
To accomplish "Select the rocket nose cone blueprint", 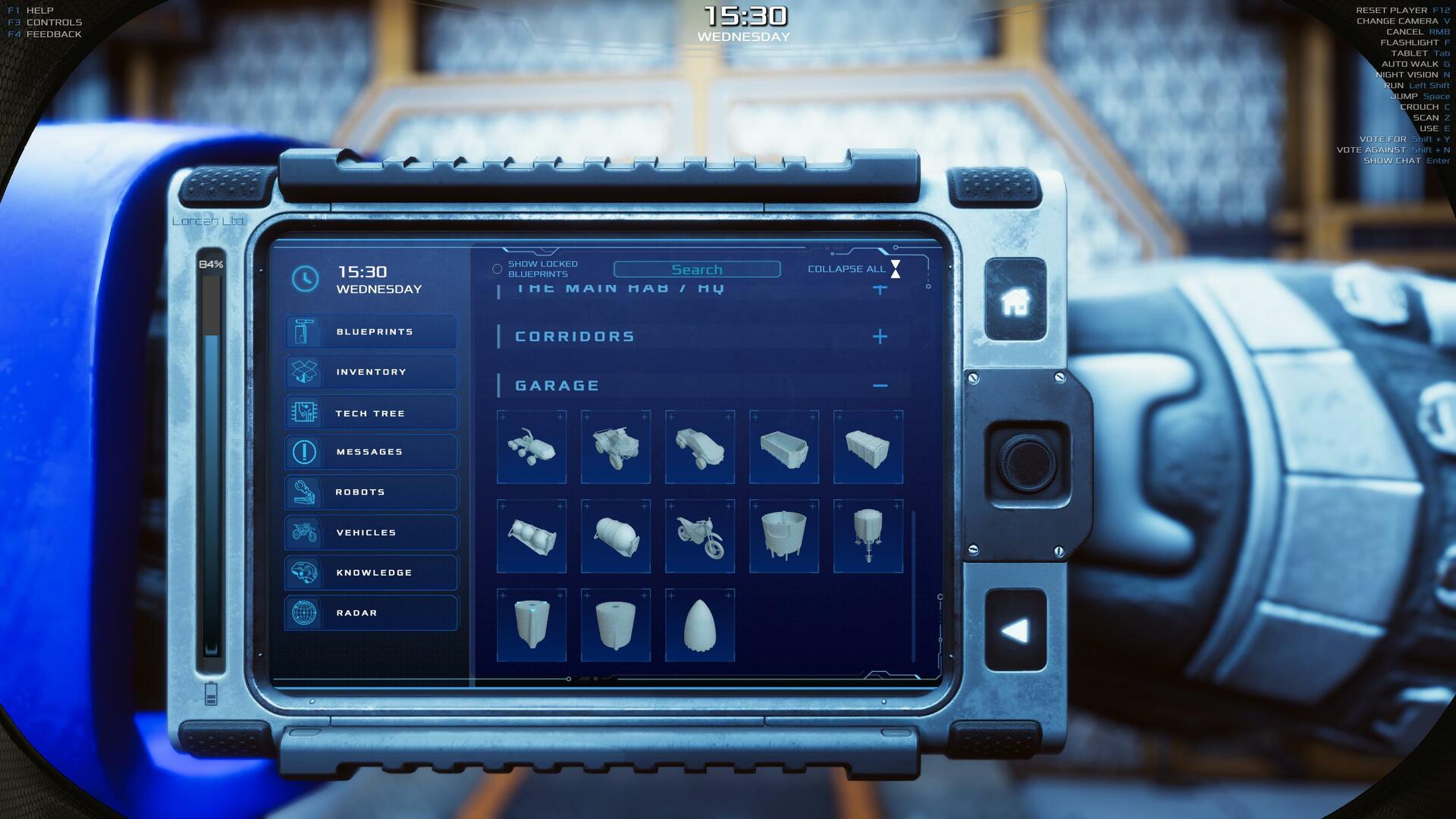I will tap(700, 626).
